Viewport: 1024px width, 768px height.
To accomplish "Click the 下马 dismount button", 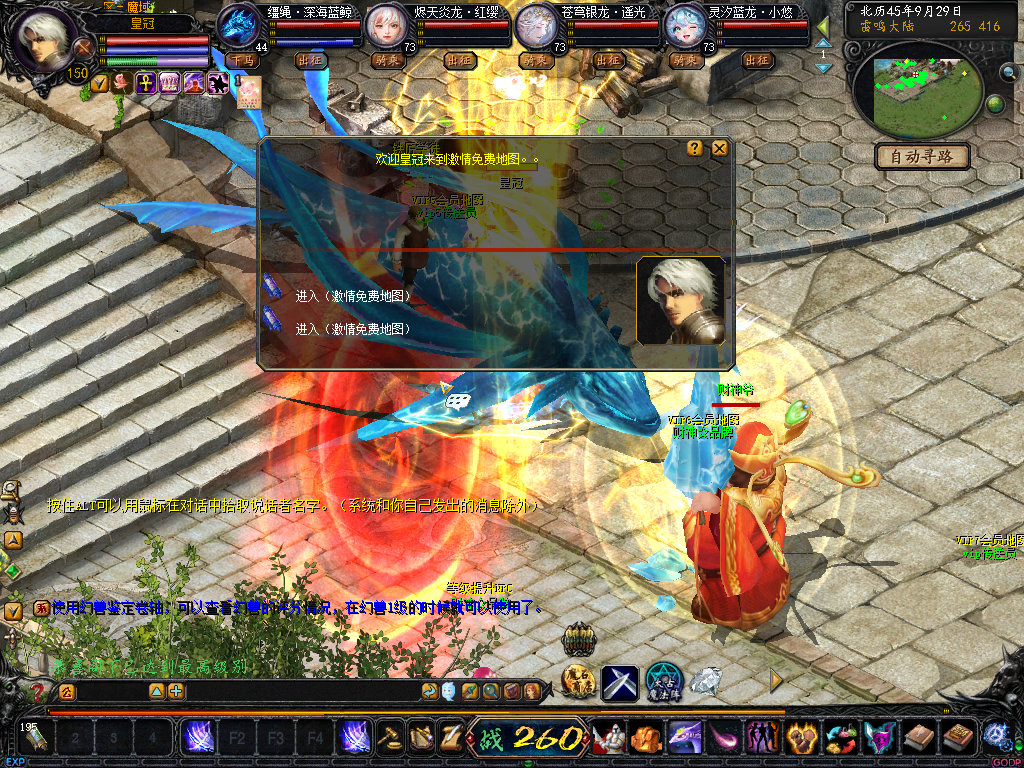I will point(241,60).
